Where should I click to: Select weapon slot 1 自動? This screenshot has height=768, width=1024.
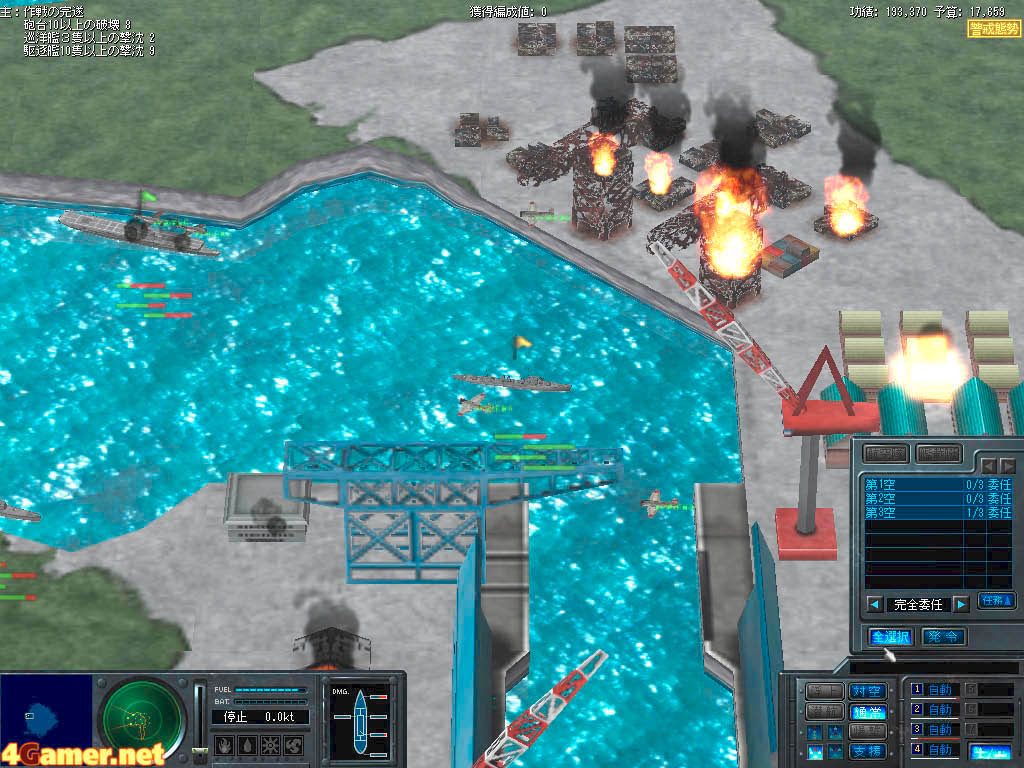(x=940, y=690)
